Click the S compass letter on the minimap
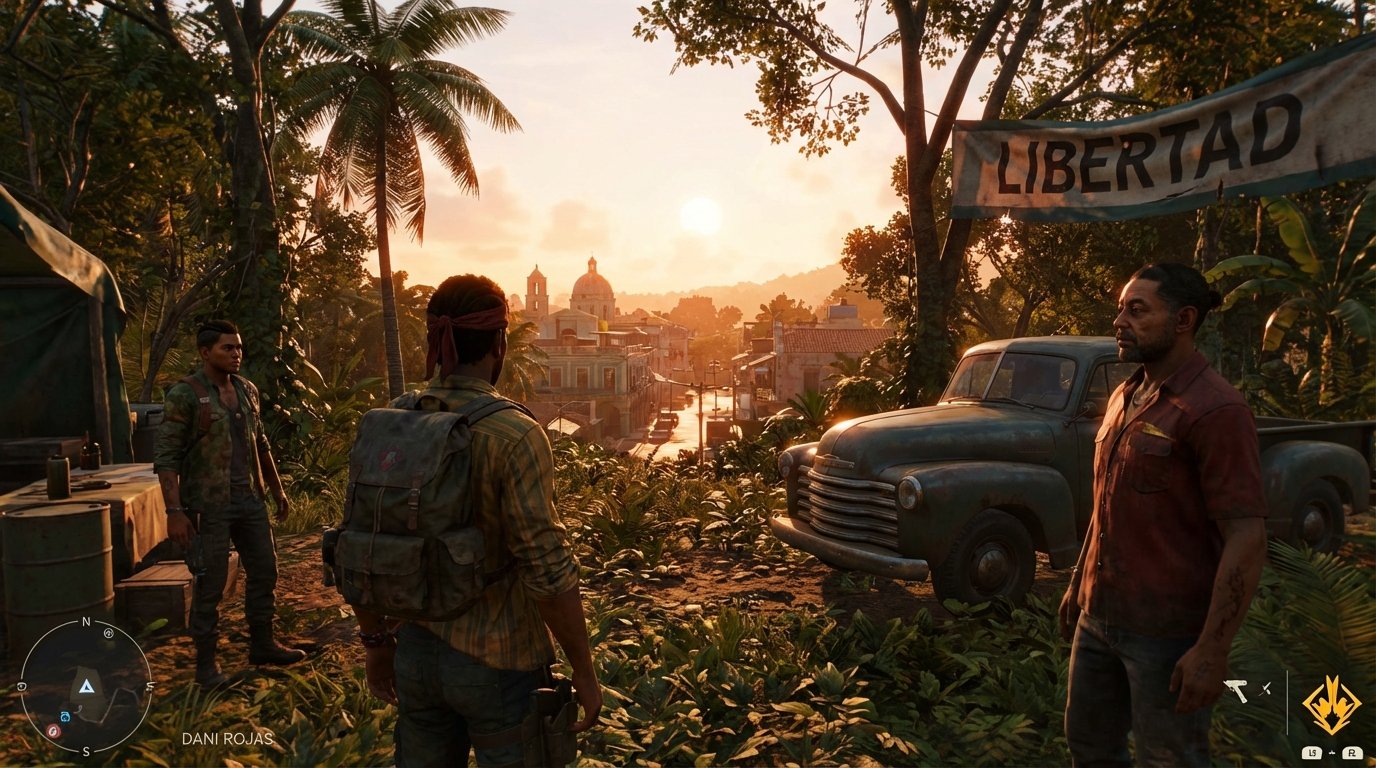 point(86,751)
